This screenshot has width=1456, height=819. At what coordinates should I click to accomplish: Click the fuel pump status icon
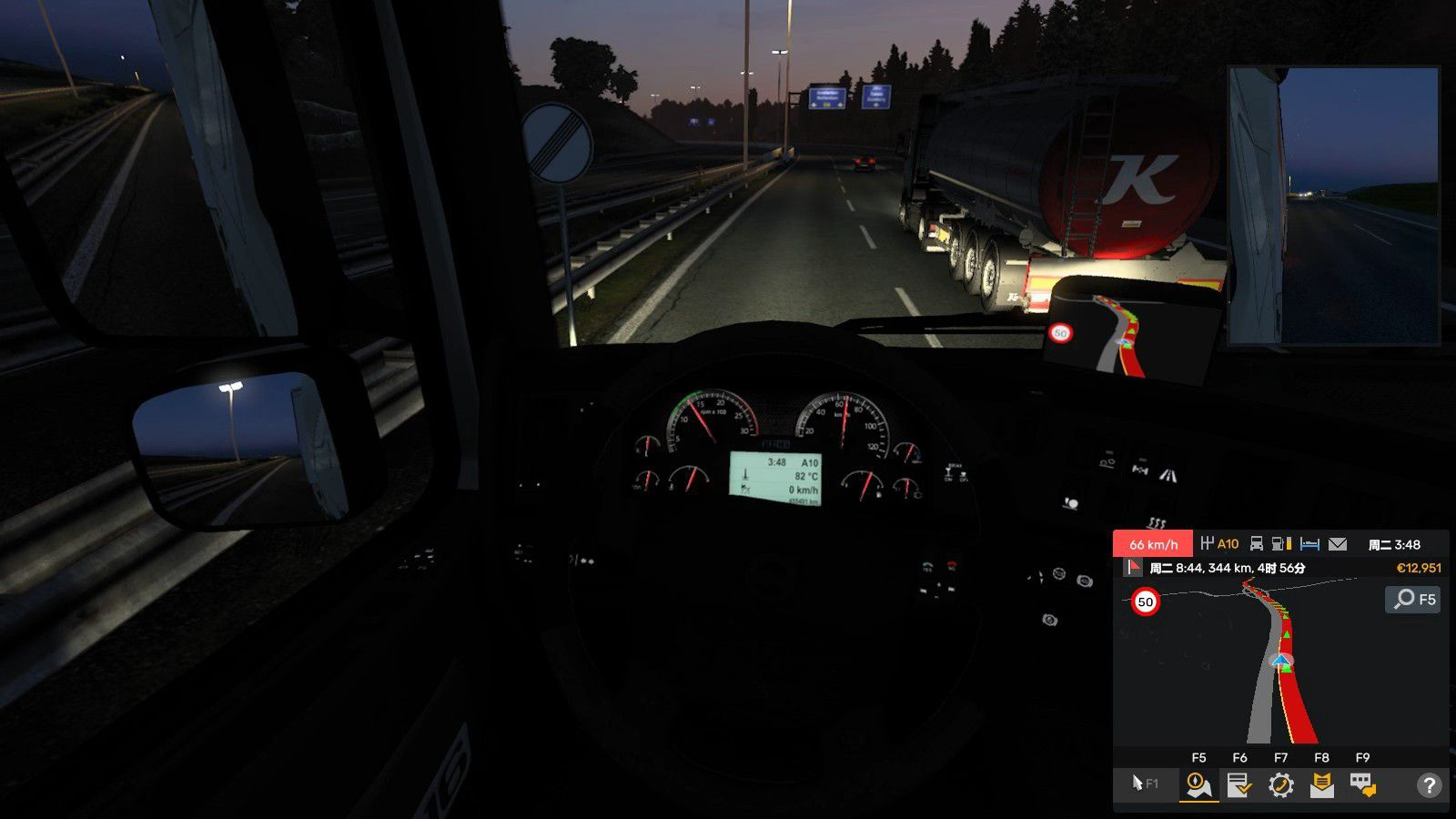[1281, 544]
